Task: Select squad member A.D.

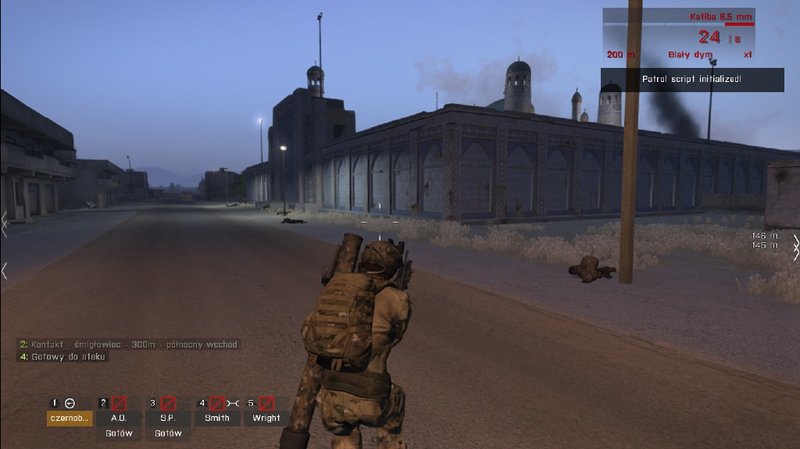Action: 118,418
